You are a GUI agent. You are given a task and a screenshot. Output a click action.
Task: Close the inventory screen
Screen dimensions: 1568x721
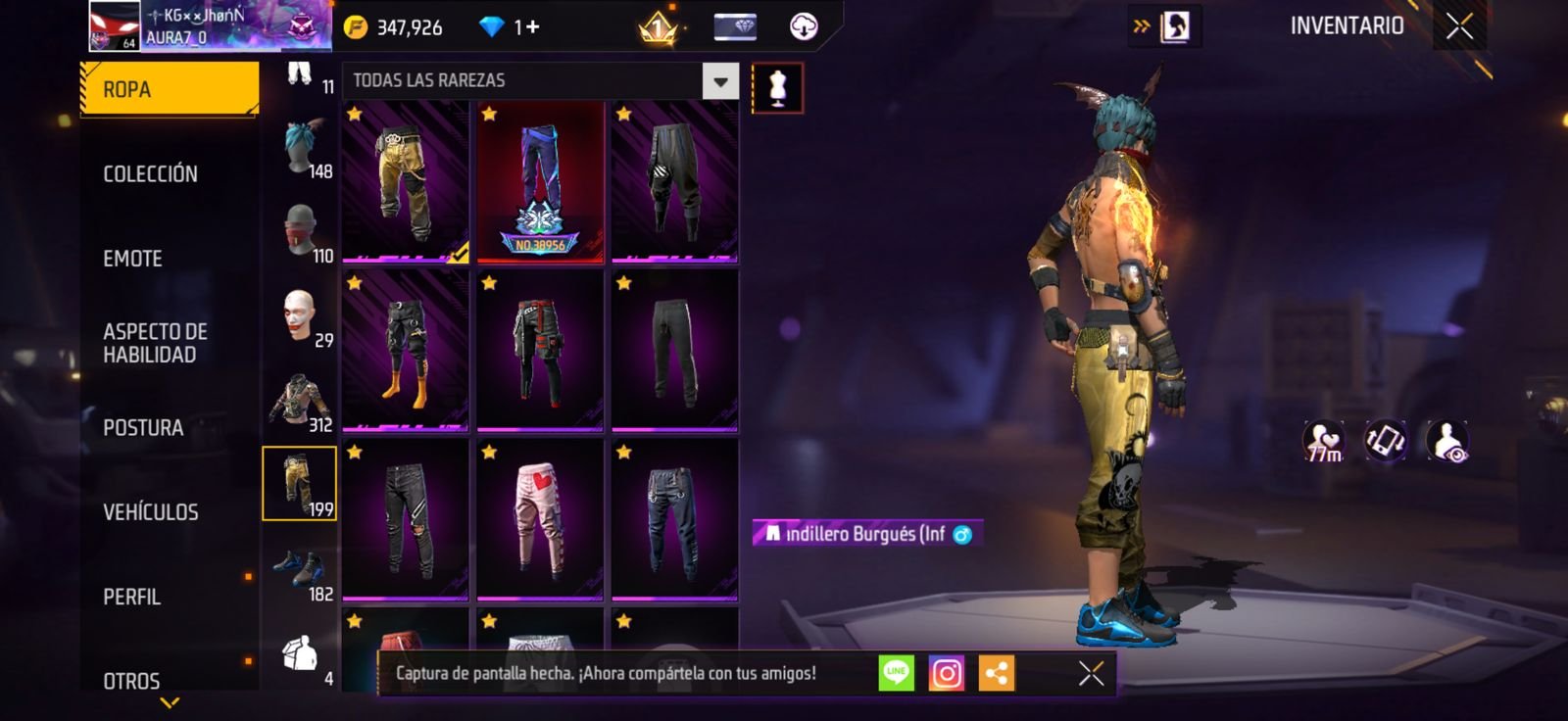click(x=1459, y=26)
